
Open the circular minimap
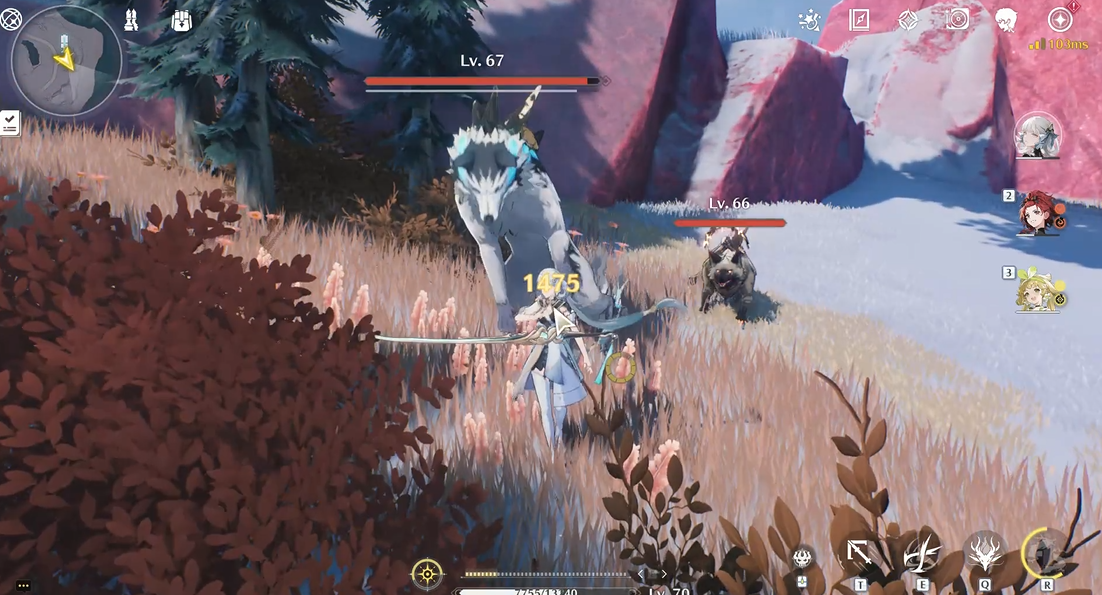pyautogui.click(x=66, y=61)
